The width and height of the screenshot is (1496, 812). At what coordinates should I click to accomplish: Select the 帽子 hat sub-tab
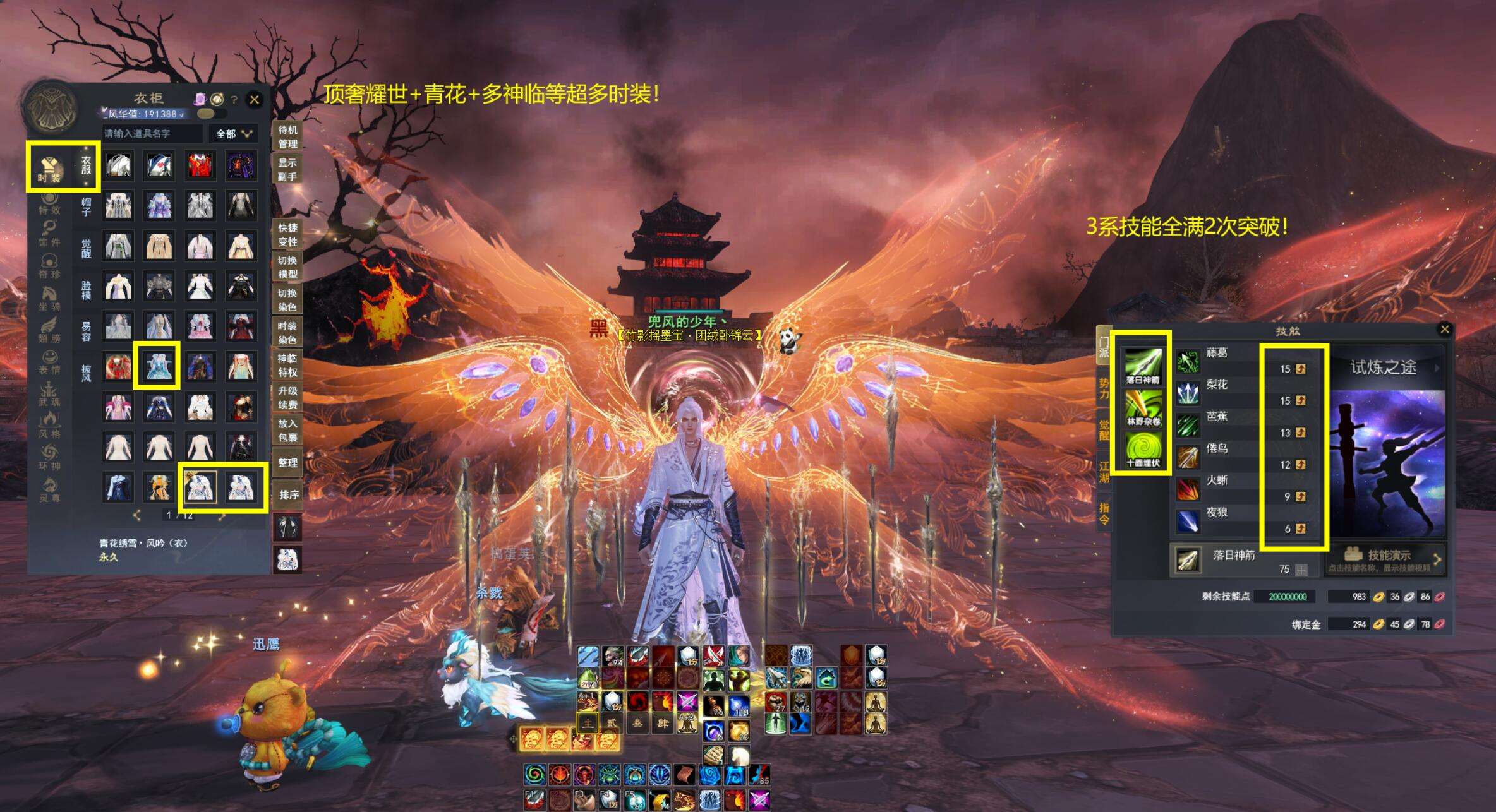click(87, 206)
